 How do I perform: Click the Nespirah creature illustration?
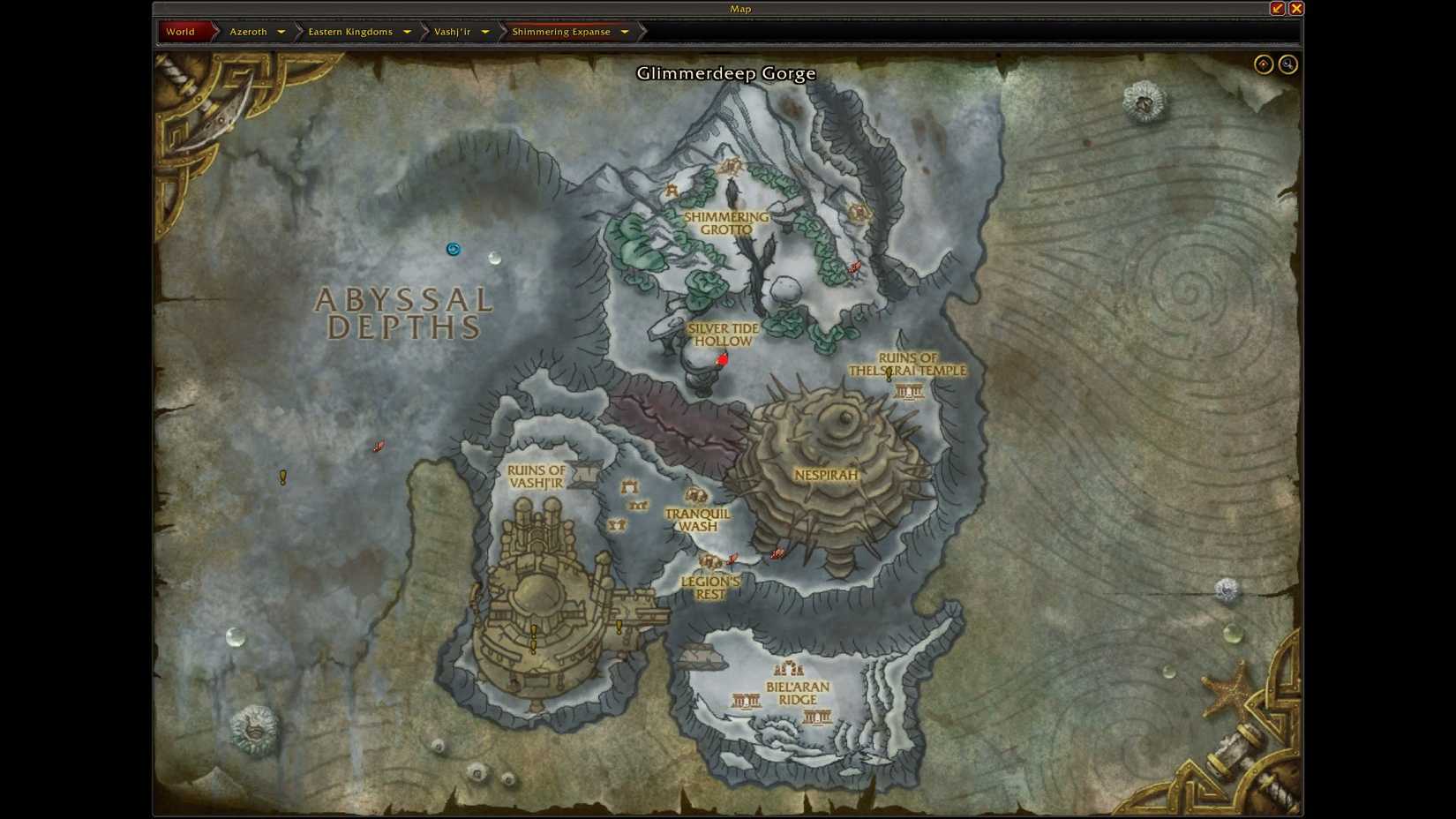tap(829, 450)
